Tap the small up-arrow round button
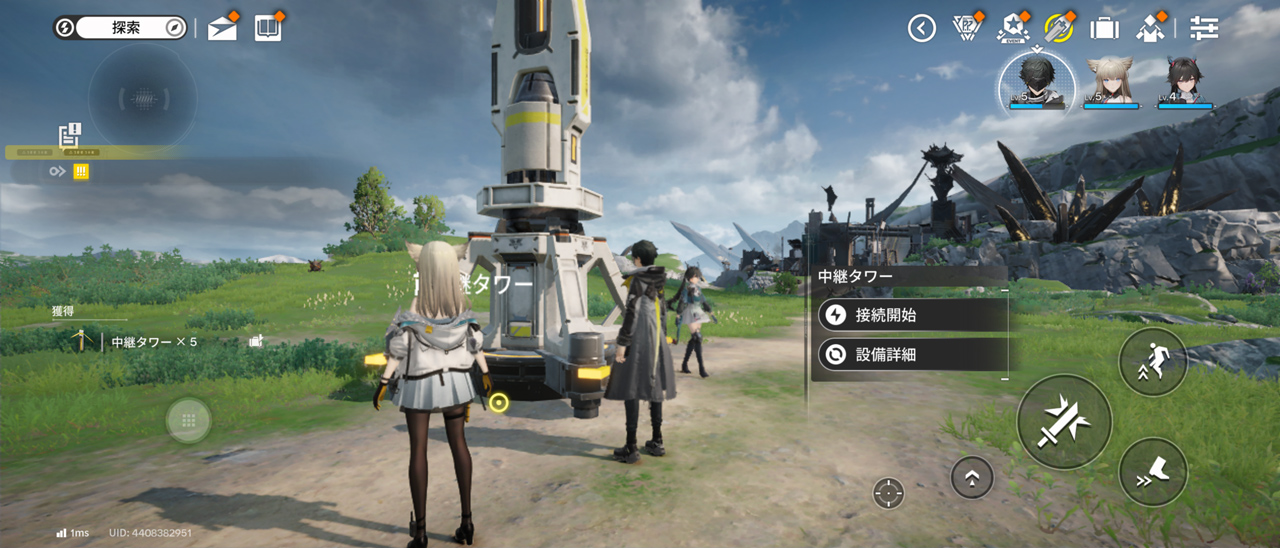The image size is (1280, 548). 972,478
